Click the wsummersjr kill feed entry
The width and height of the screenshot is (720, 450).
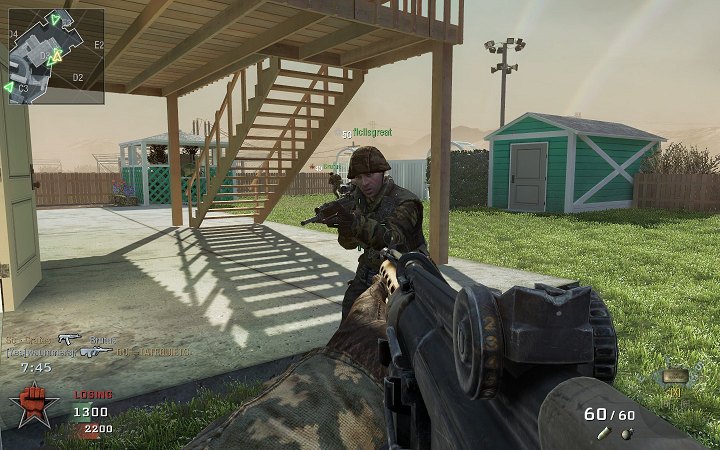(x=40, y=352)
